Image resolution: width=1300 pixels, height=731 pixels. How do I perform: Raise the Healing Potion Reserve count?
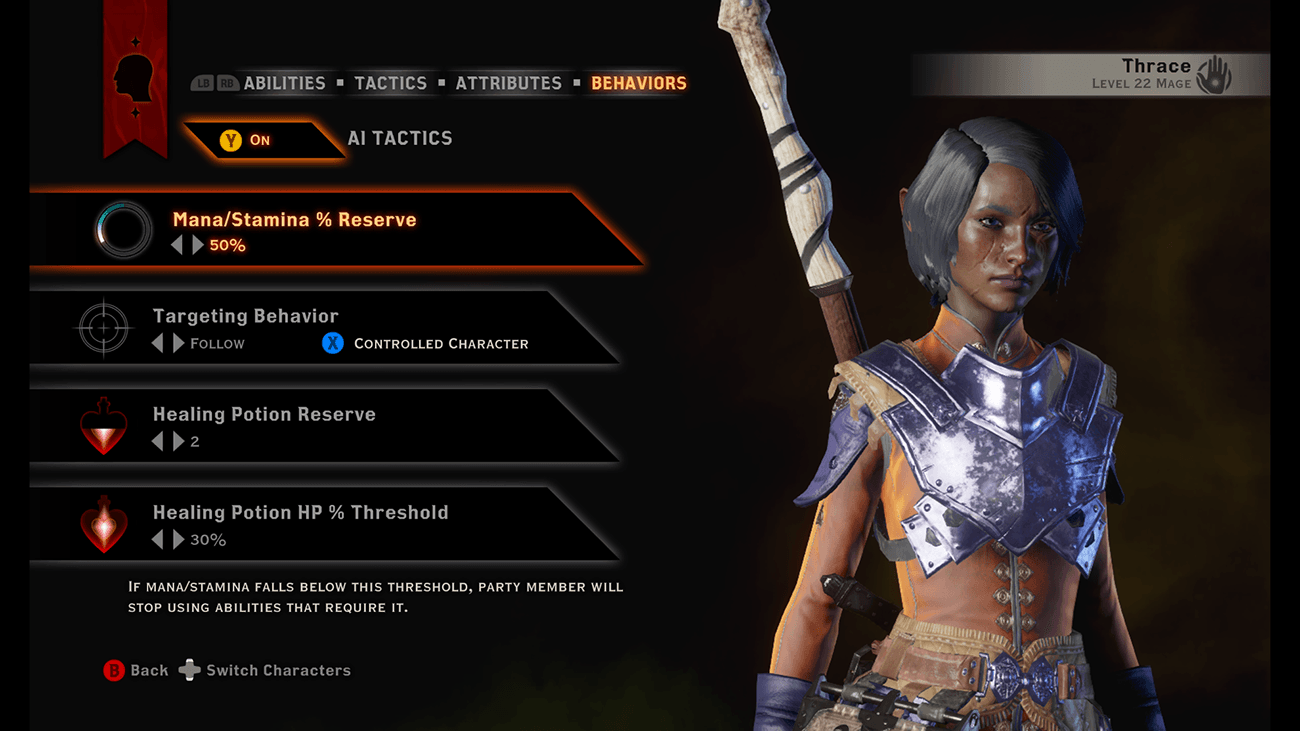(x=178, y=441)
